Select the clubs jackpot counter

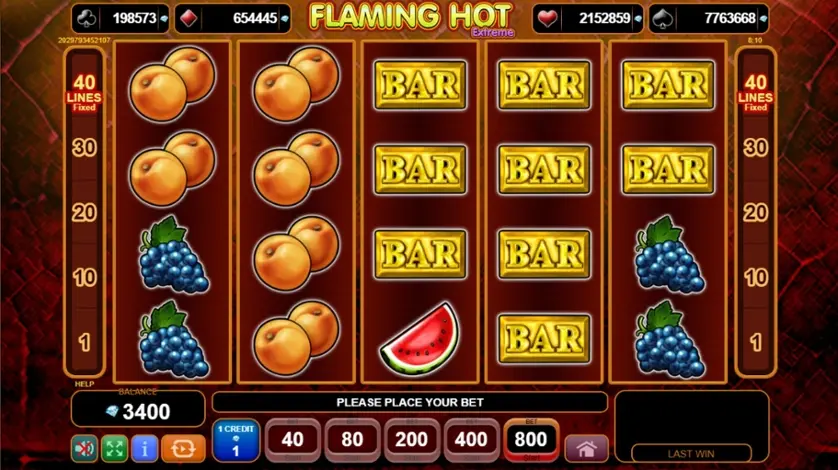coord(120,18)
